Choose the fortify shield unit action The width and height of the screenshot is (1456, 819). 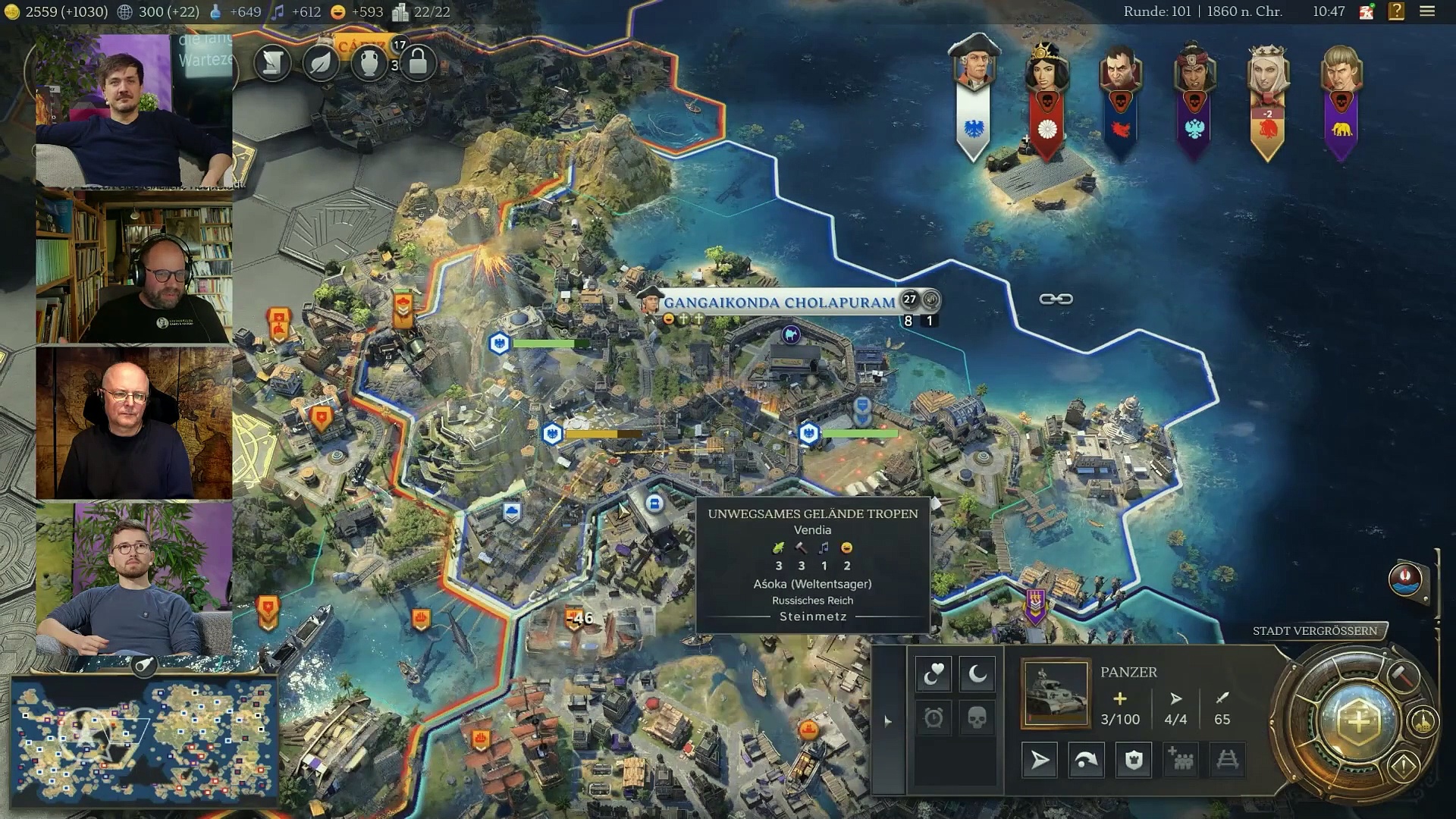point(1134,760)
